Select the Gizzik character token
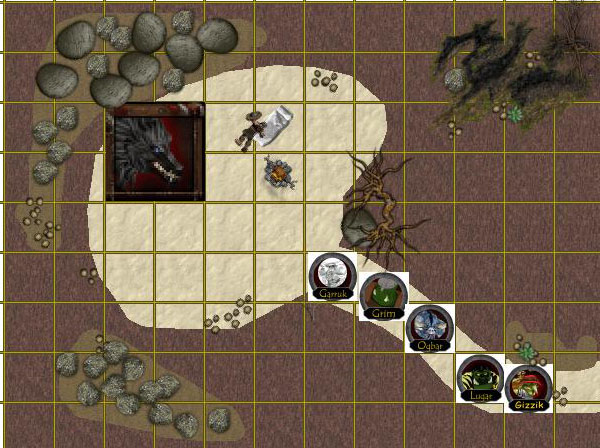This screenshot has width=600, height=448. coord(529,388)
